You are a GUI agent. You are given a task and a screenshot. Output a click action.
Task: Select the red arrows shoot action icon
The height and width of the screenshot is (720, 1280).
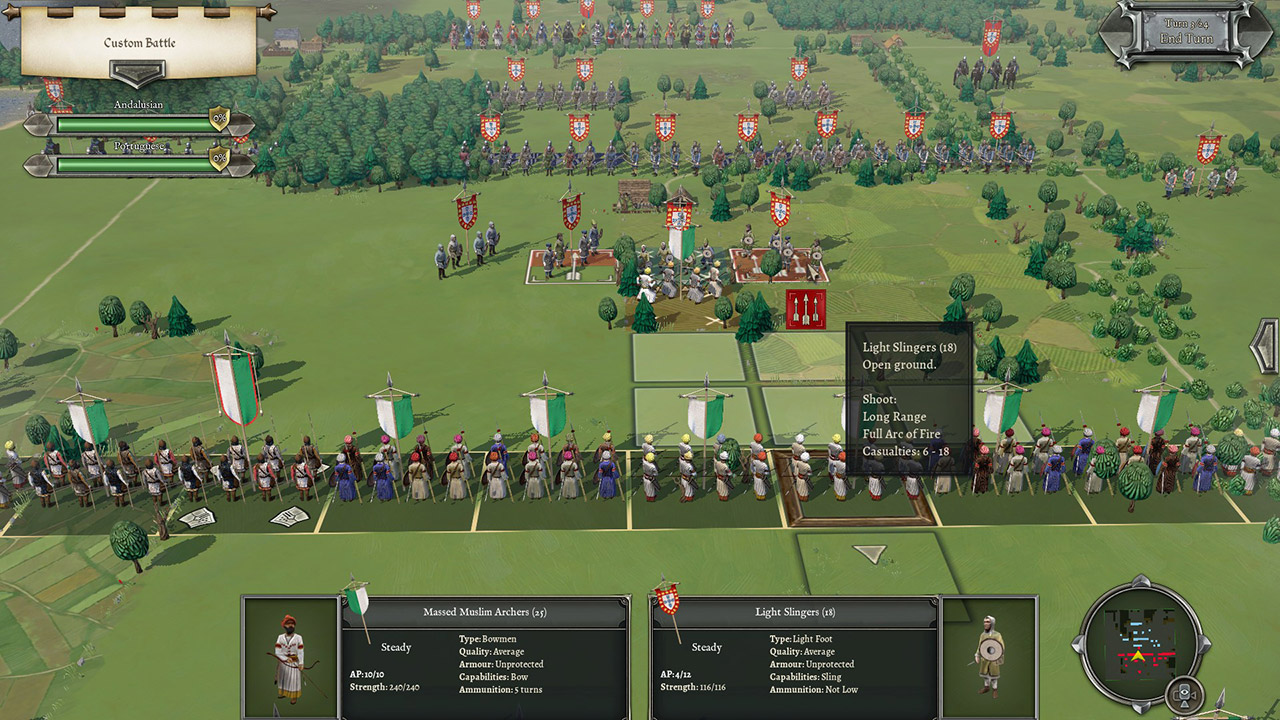pos(806,309)
